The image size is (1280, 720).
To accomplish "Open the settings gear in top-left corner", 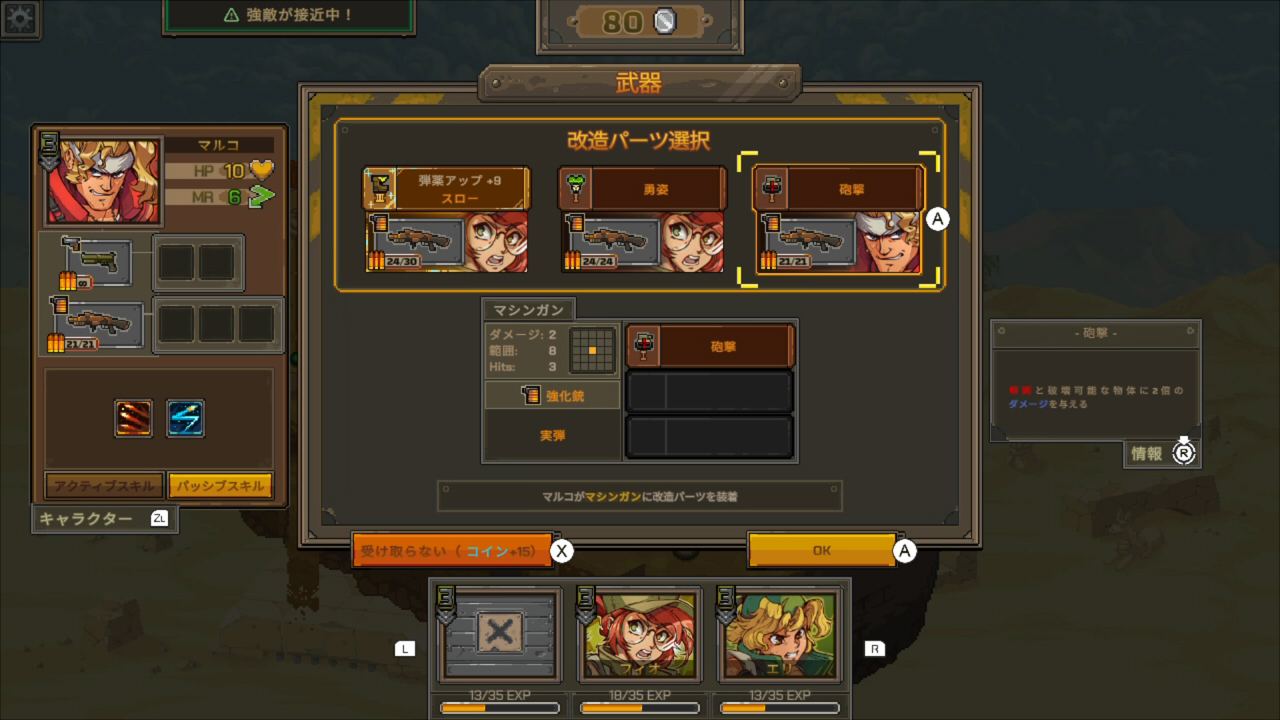I will (x=20, y=20).
